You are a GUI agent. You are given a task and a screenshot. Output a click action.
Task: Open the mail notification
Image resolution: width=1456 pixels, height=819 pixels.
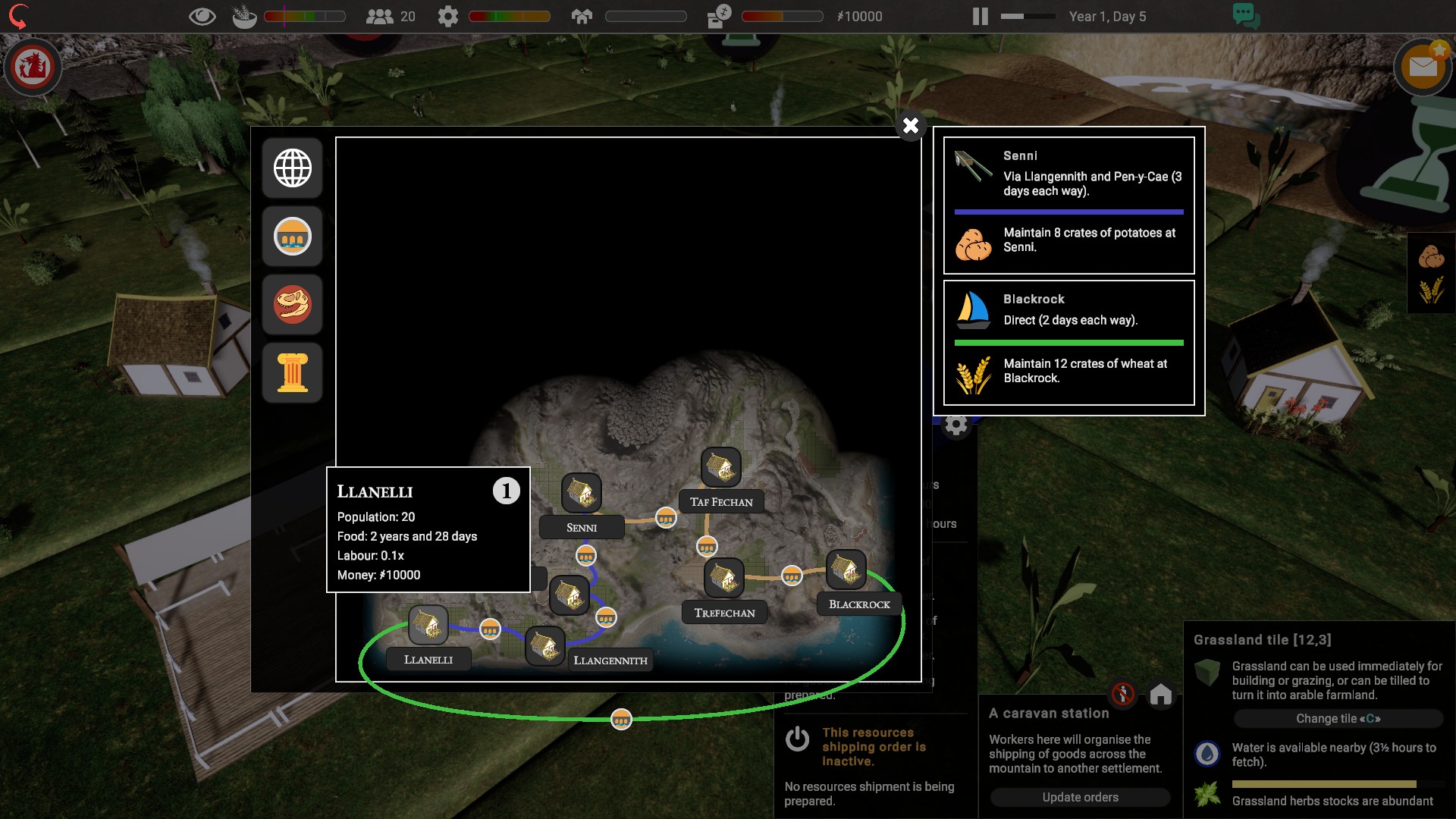[x=1423, y=67]
